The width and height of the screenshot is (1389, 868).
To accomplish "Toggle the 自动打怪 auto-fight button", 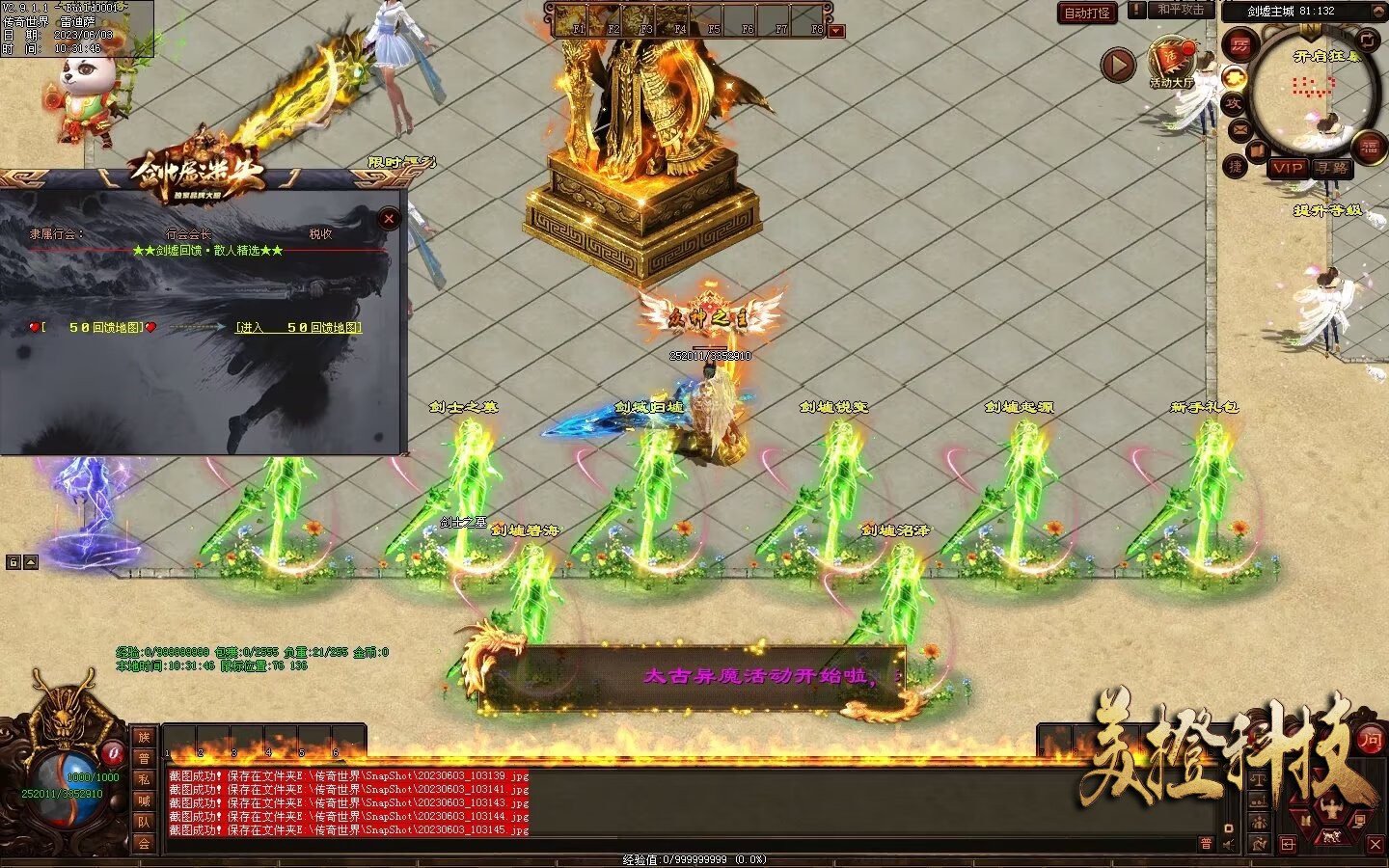I will pyautogui.click(x=1087, y=13).
